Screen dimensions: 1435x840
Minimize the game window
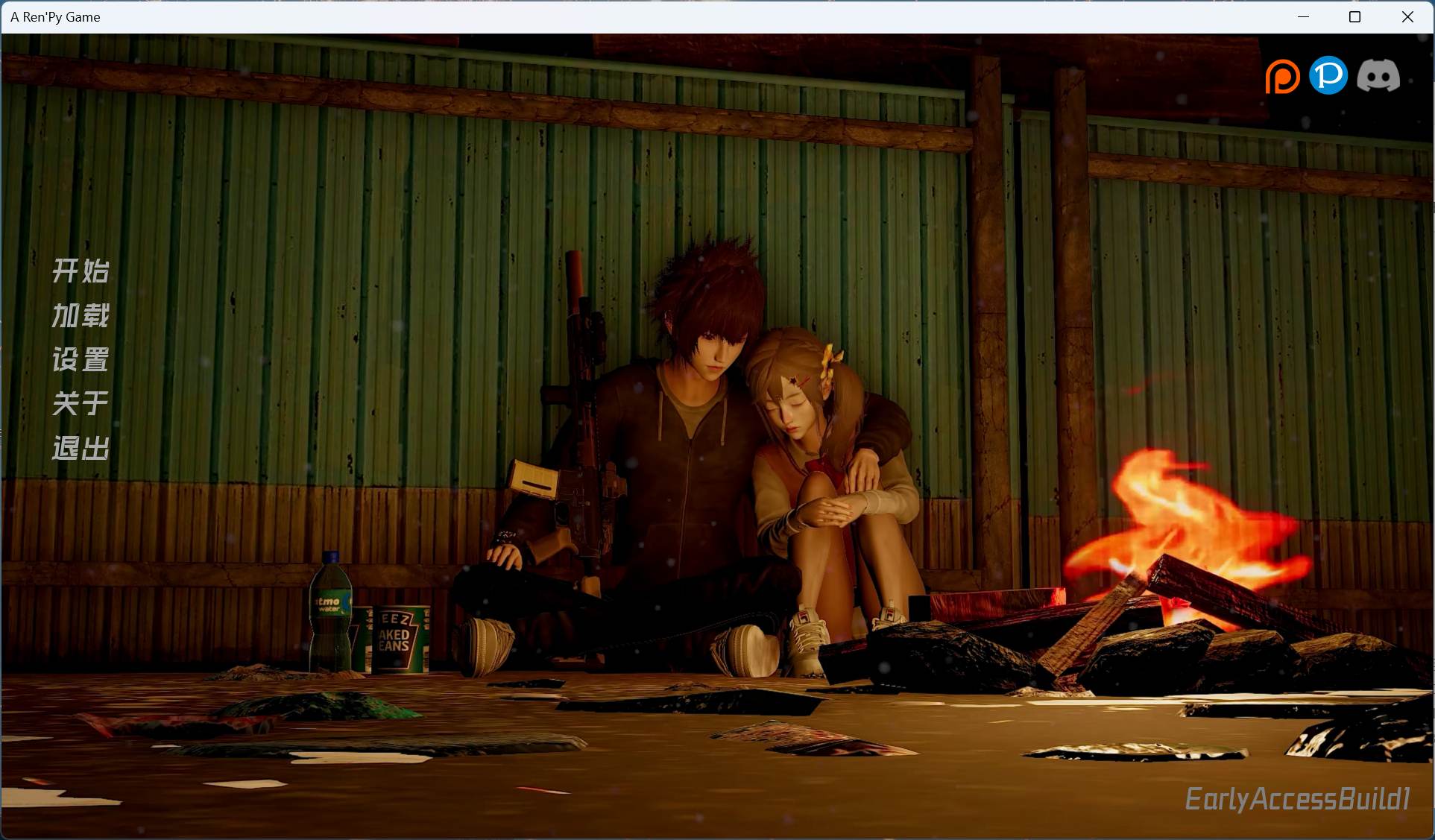[x=1303, y=16]
